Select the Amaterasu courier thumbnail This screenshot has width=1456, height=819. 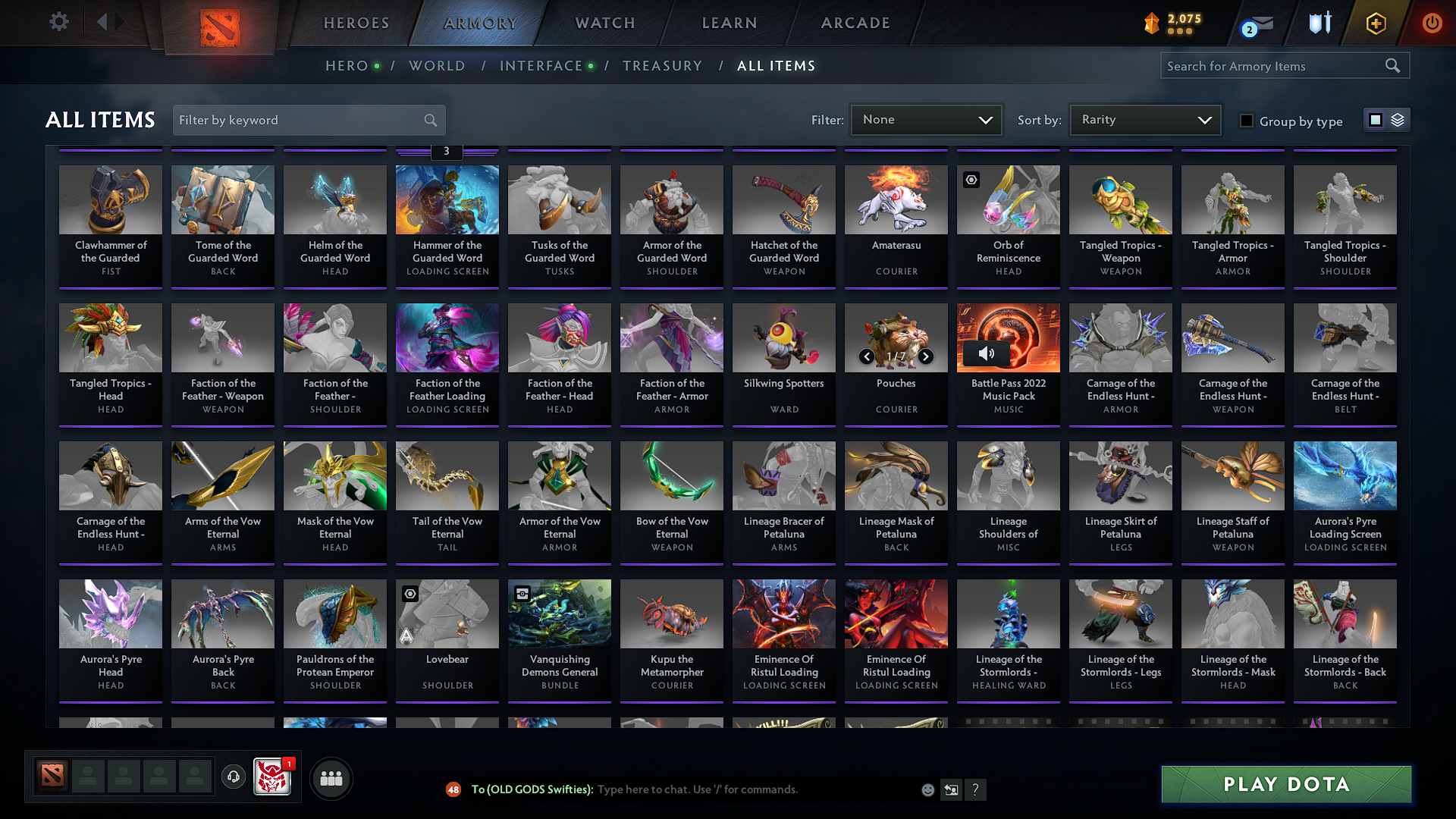[896, 199]
